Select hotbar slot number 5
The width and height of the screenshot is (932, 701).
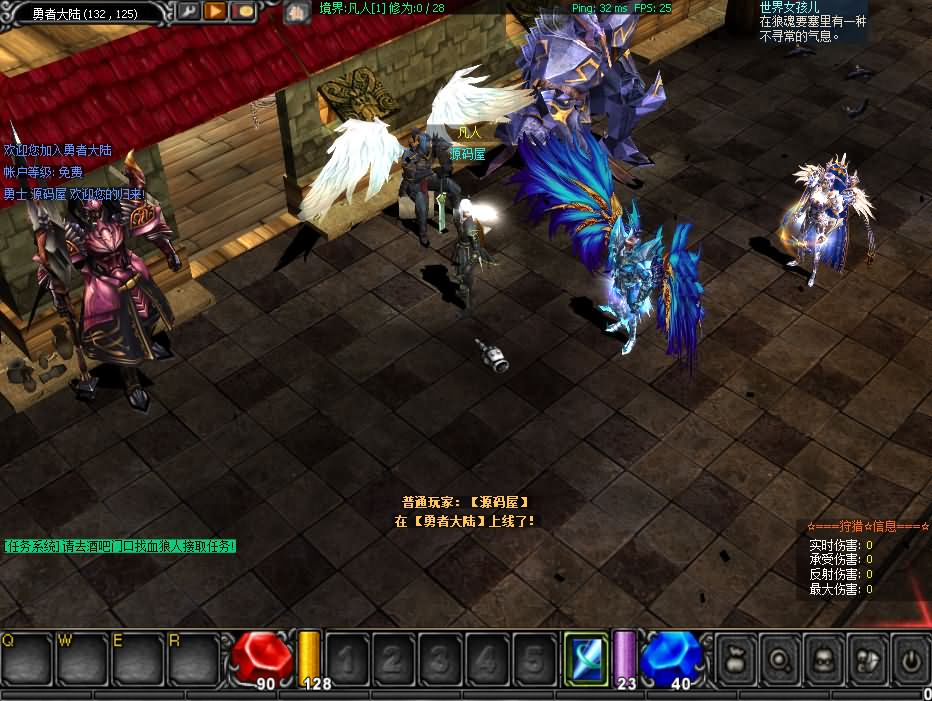pyautogui.click(x=534, y=659)
